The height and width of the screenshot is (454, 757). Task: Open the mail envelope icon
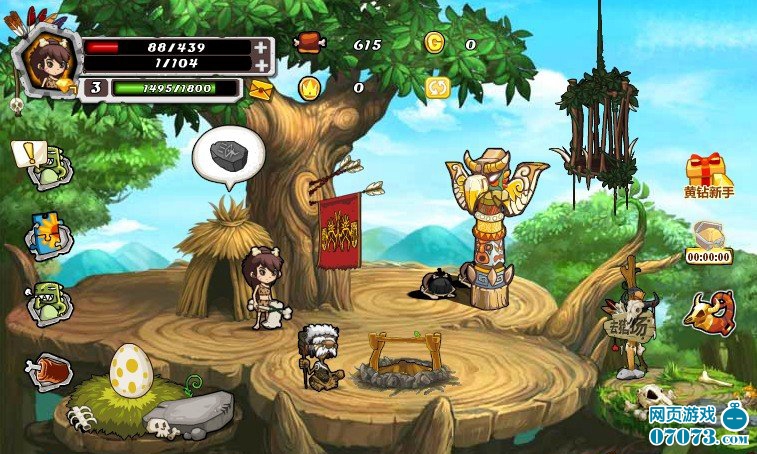click(x=261, y=88)
